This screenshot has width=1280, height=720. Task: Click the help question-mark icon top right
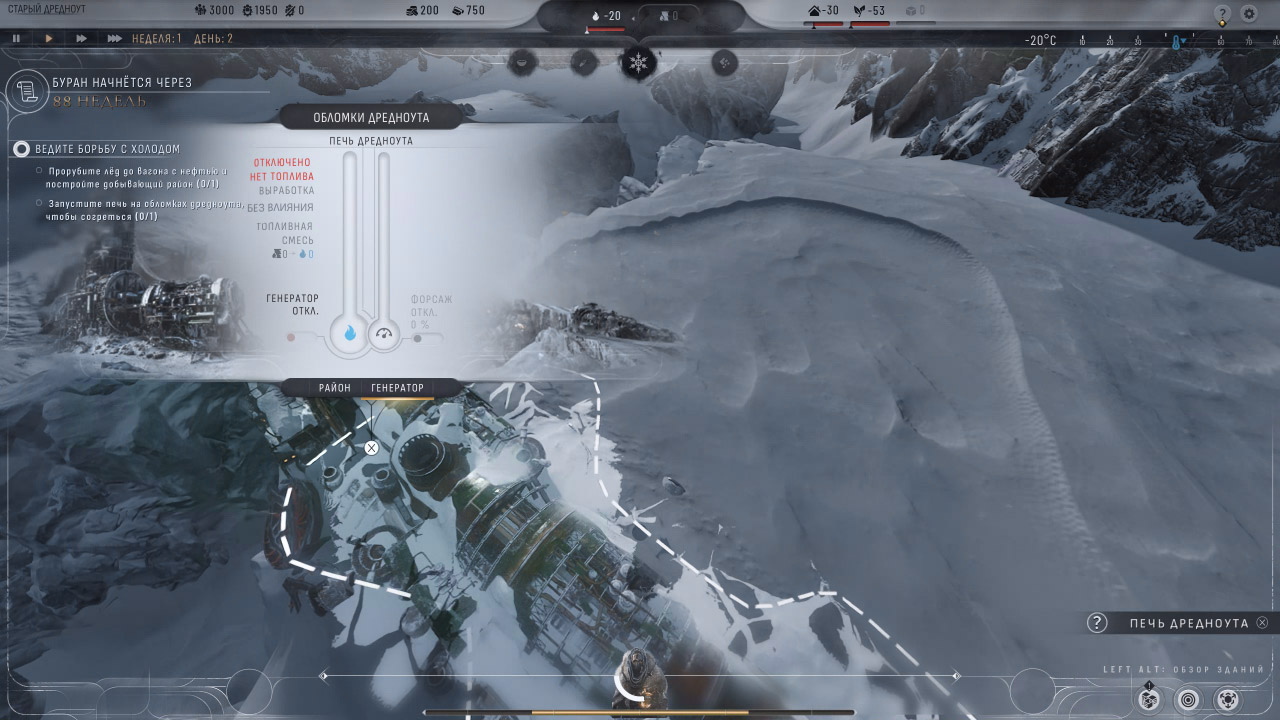click(x=1223, y=13)
